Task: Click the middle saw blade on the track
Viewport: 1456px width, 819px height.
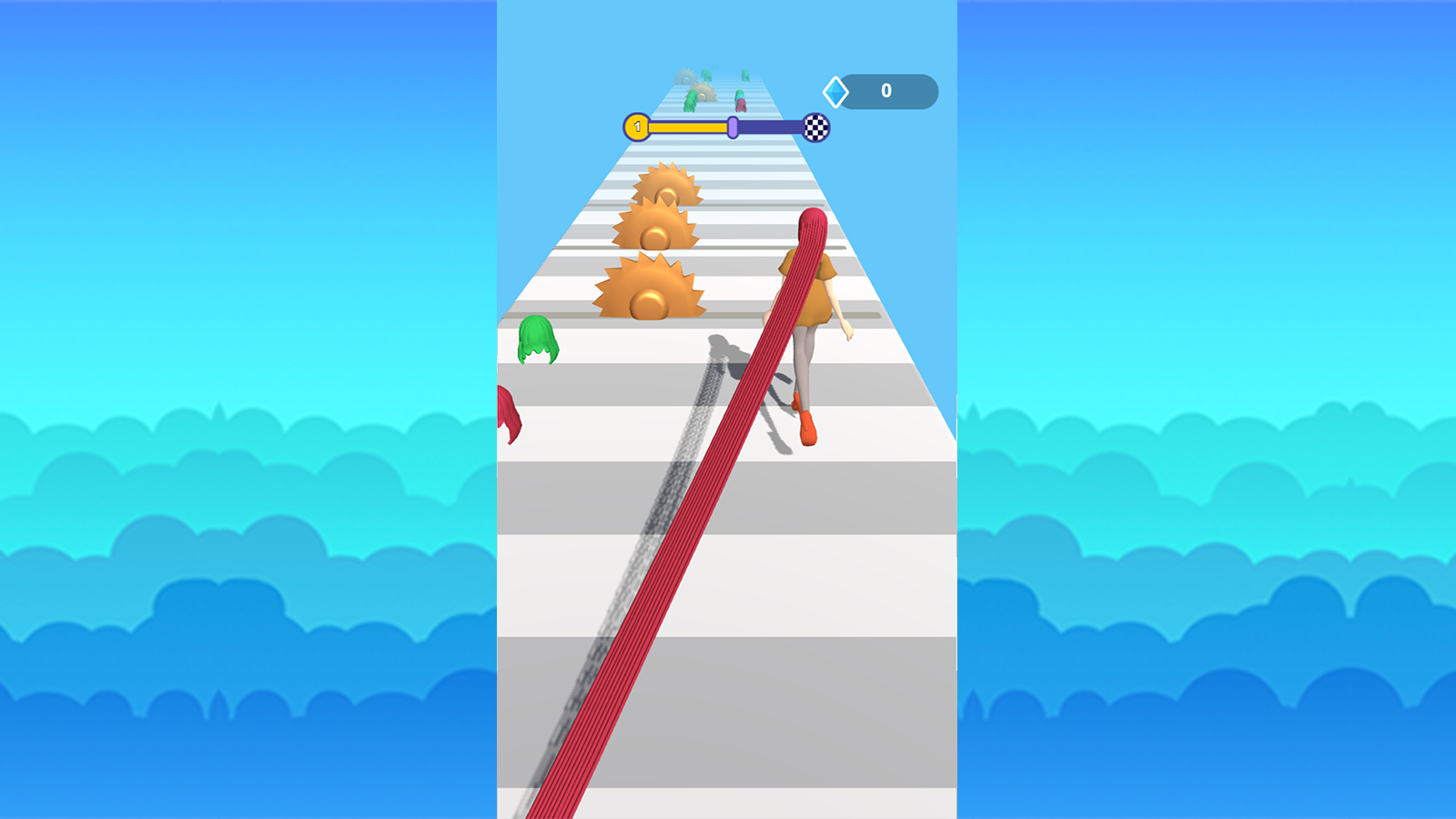Action: (x=653, y=229)
